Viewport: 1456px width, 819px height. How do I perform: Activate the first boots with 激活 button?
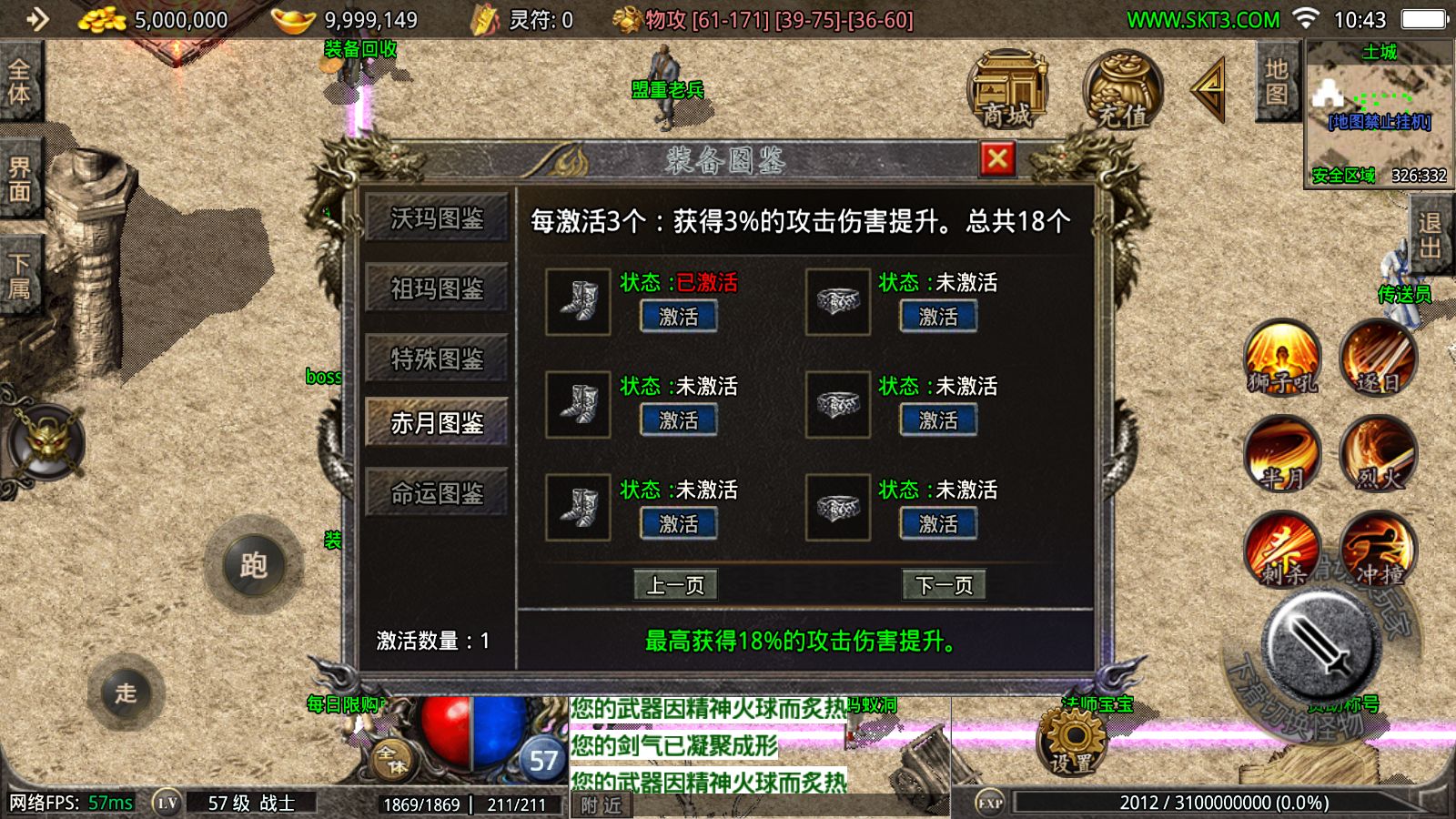(x=677, y=317)
